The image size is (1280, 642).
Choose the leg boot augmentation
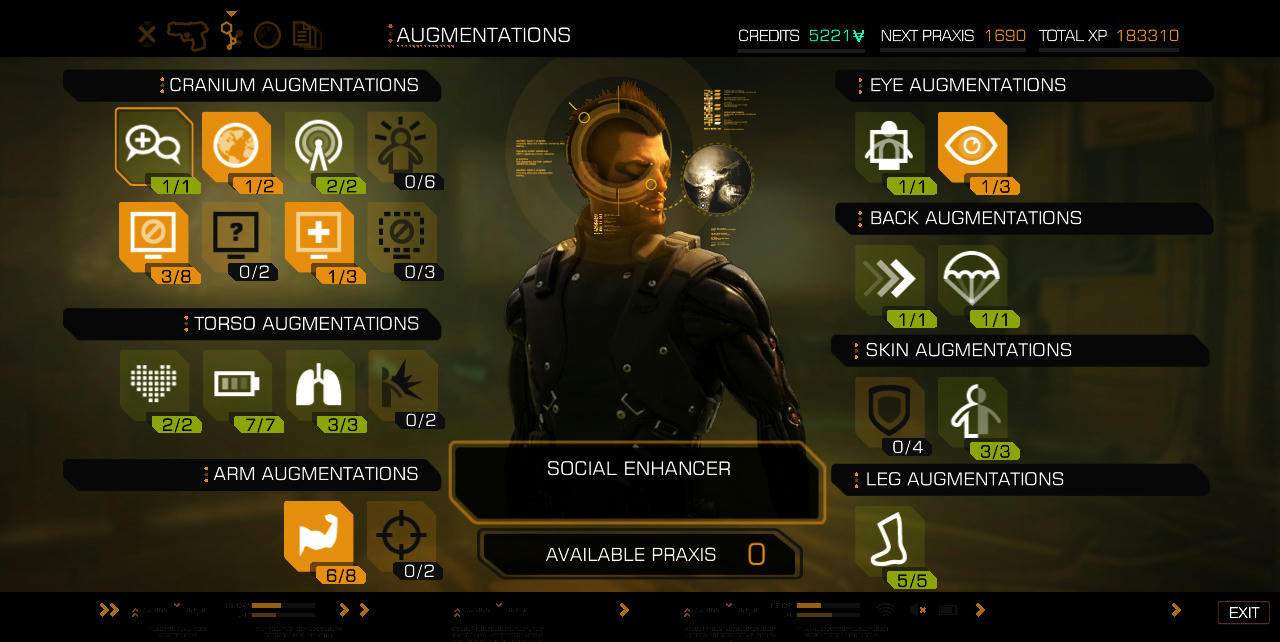point(889,541)
